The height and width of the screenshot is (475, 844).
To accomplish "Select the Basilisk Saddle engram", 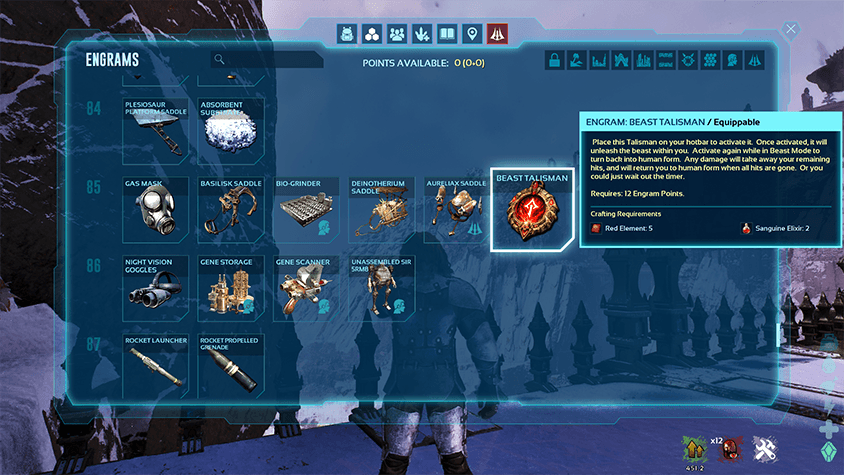I will pos(231,210).
